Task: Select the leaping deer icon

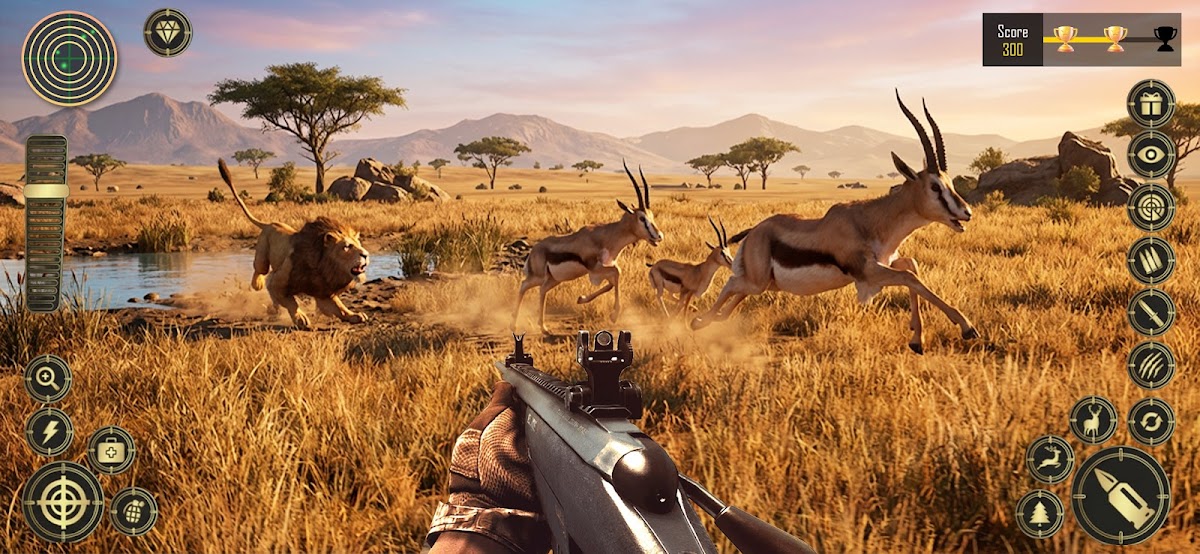Action: point(1050,459)
